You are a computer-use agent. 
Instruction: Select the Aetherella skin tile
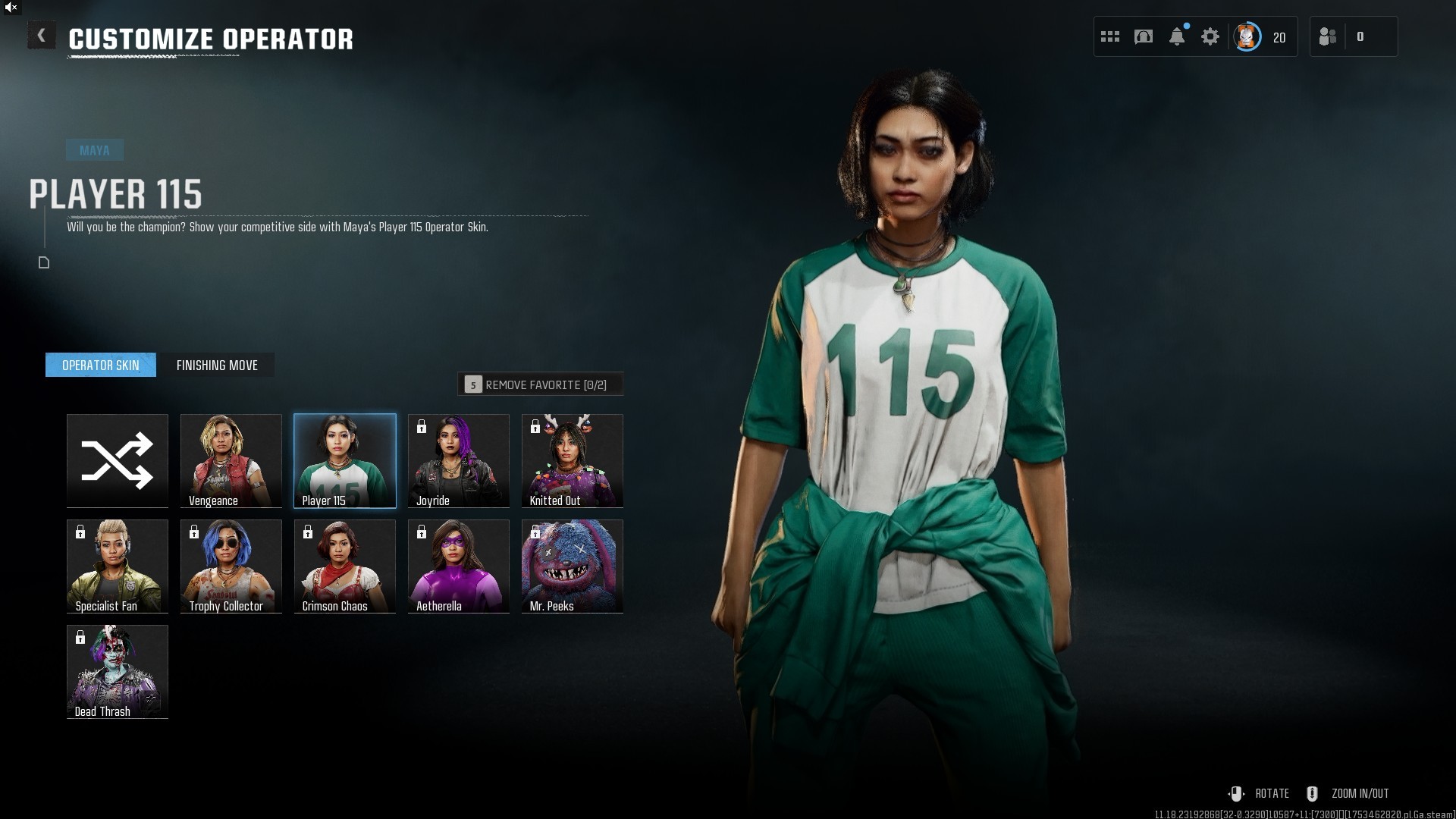point(459,566)
